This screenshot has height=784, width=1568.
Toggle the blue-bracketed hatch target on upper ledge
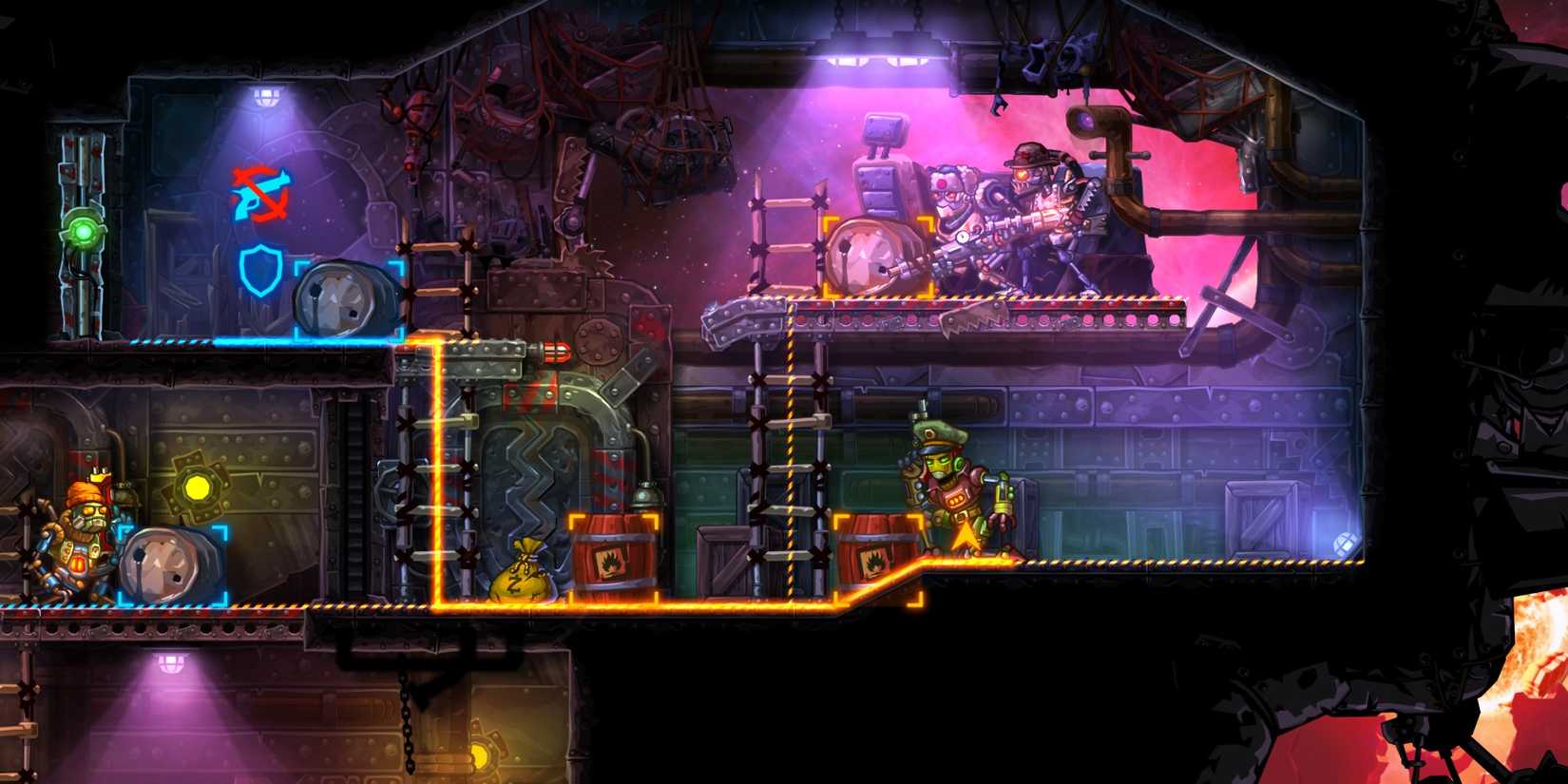point(347,299)
